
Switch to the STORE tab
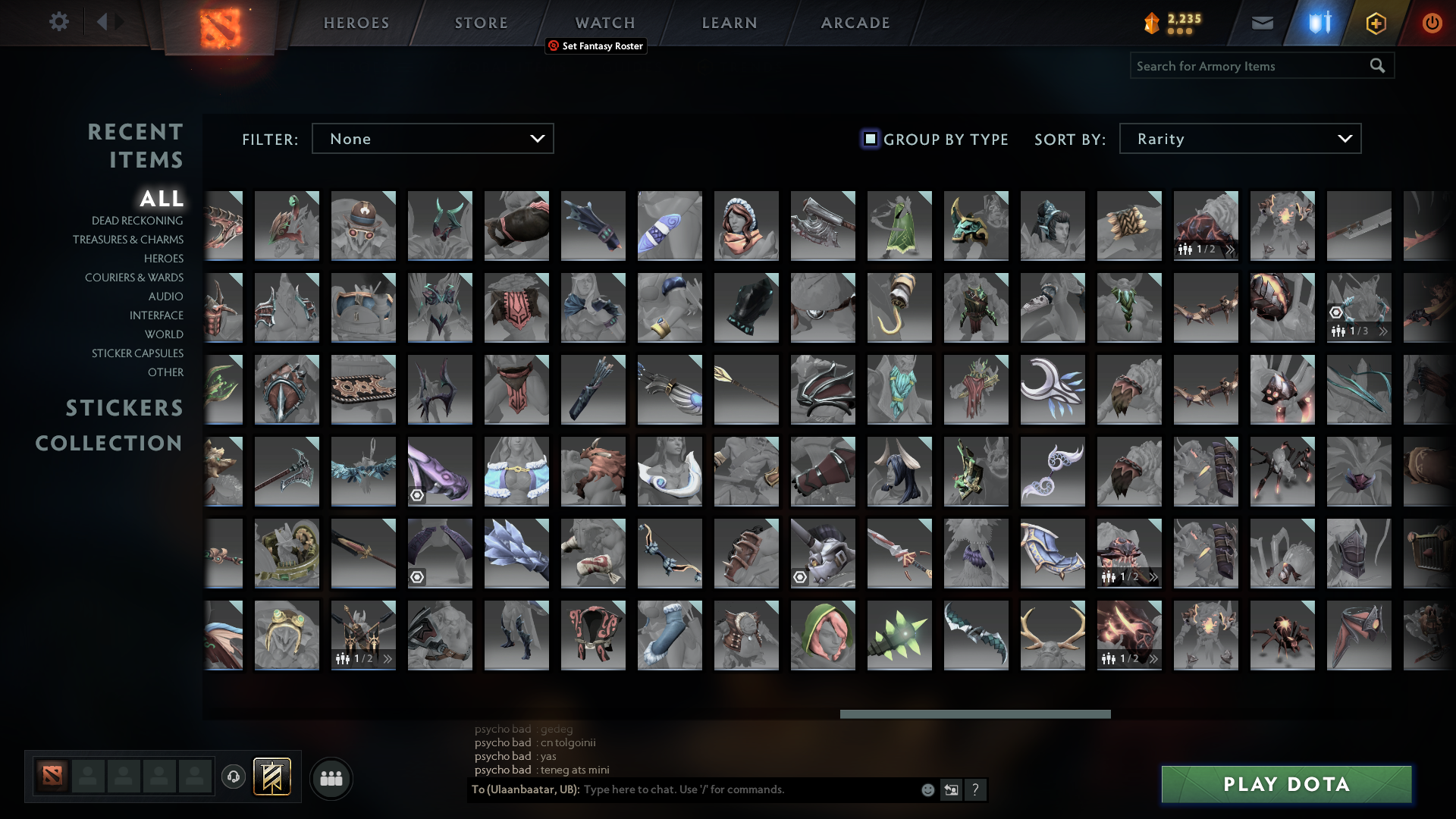481,23
